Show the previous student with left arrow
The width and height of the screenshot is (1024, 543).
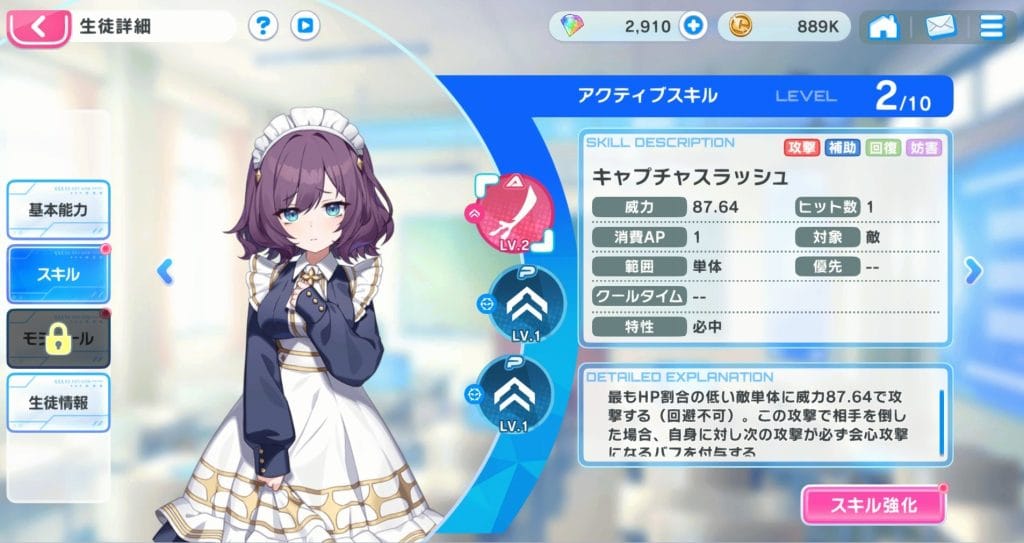coord(166,270)
